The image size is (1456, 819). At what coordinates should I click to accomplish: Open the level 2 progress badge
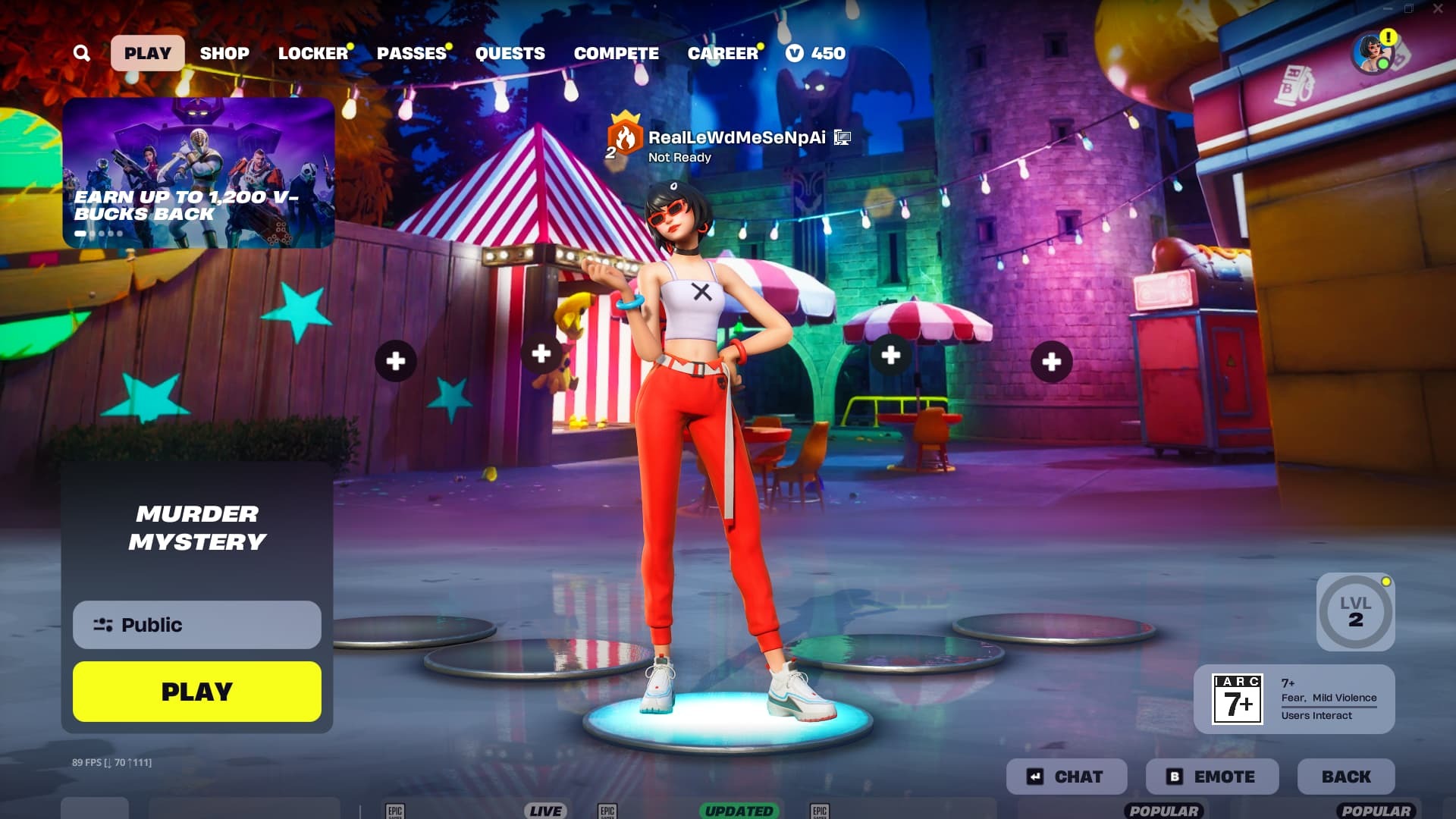tap(1355, 612)
